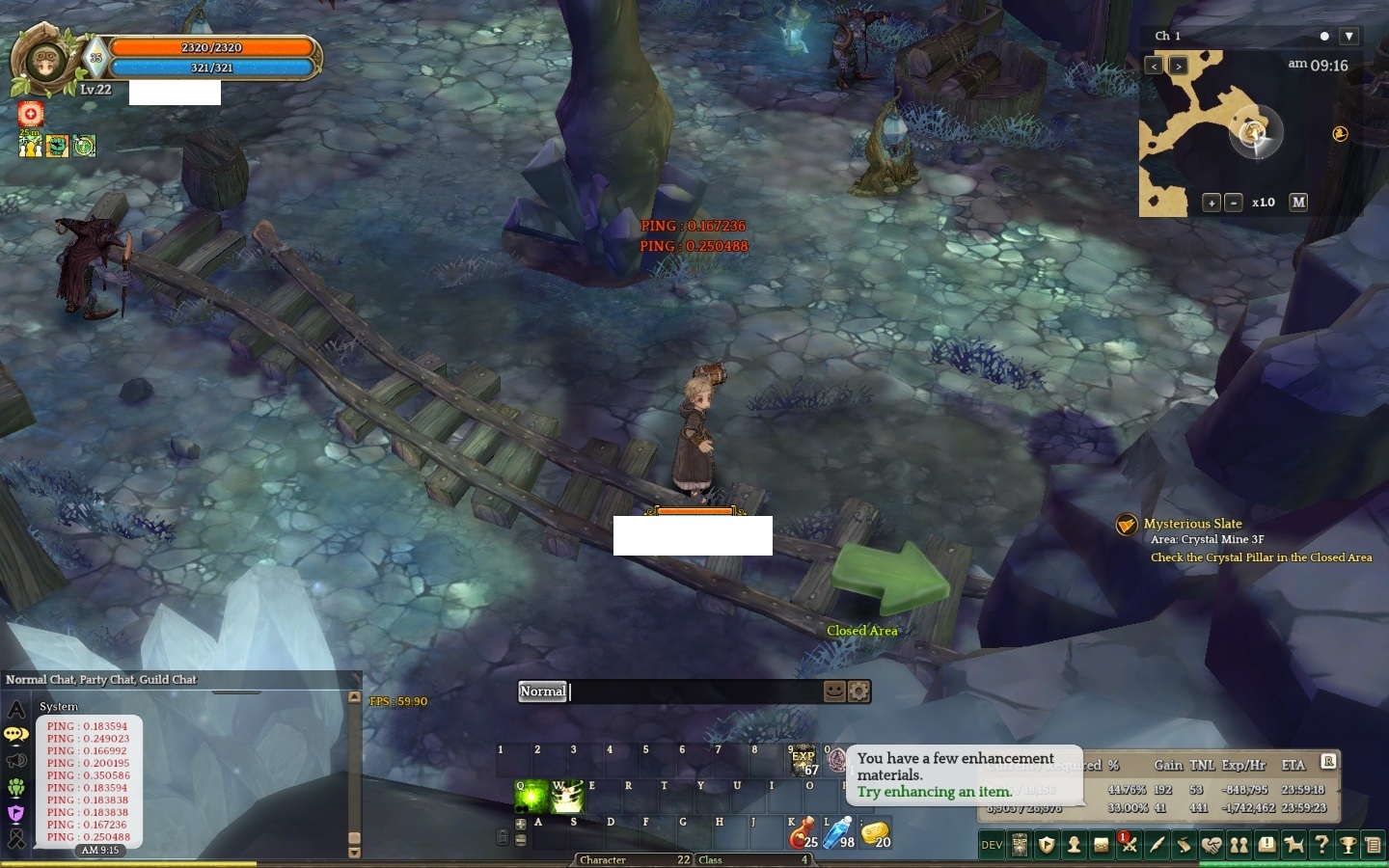The width and height of the screenshot is (1389, 868).
Task: Open the achievements trophy icon
Action: pyautogui.click(x=1348, y=845)
